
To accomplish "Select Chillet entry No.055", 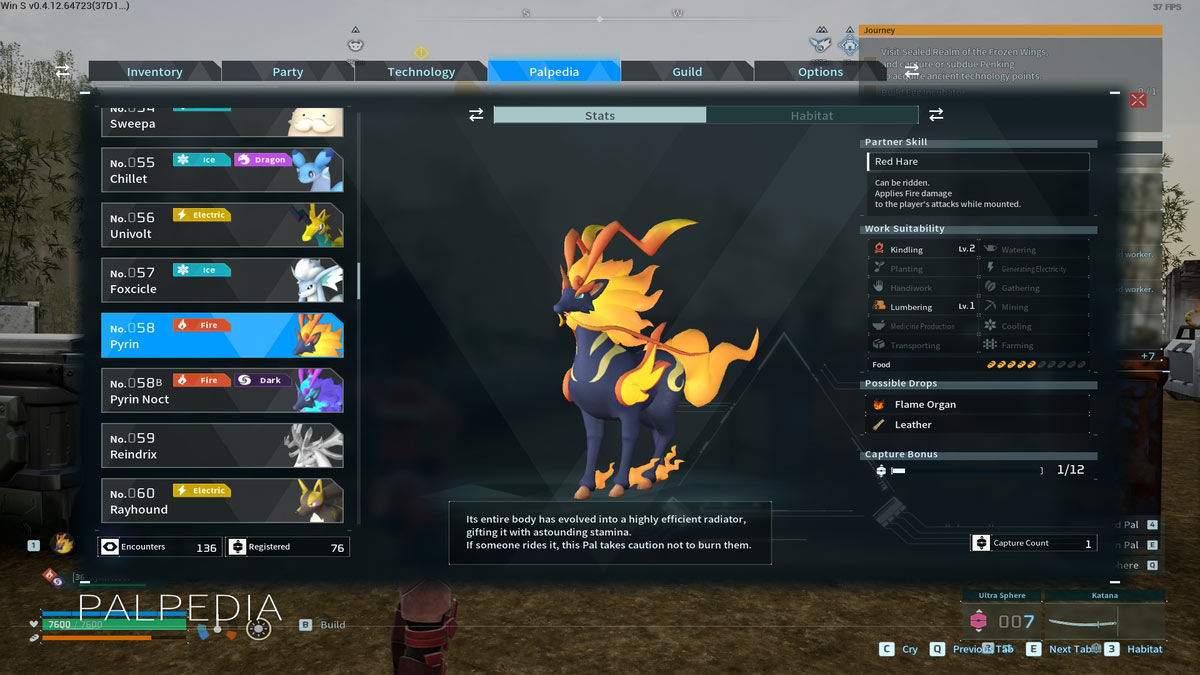I will pos(222,170).
